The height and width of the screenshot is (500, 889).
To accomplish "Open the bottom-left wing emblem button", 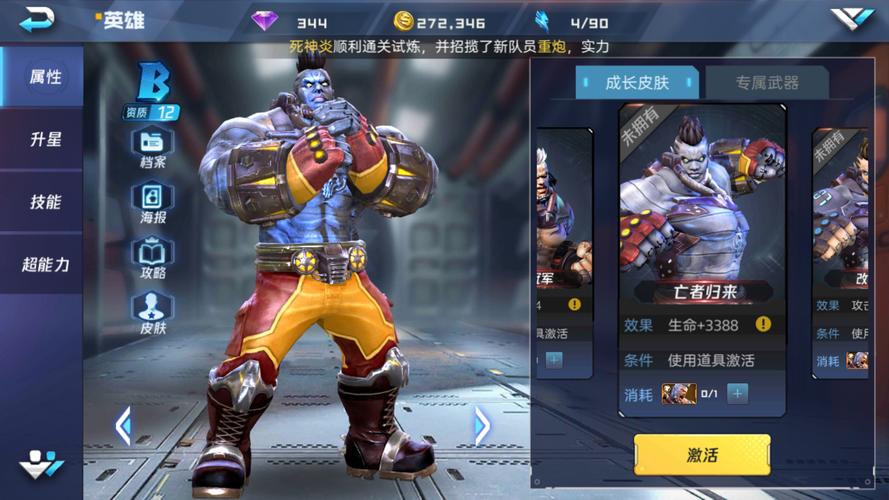I will [x=40, y=464].
